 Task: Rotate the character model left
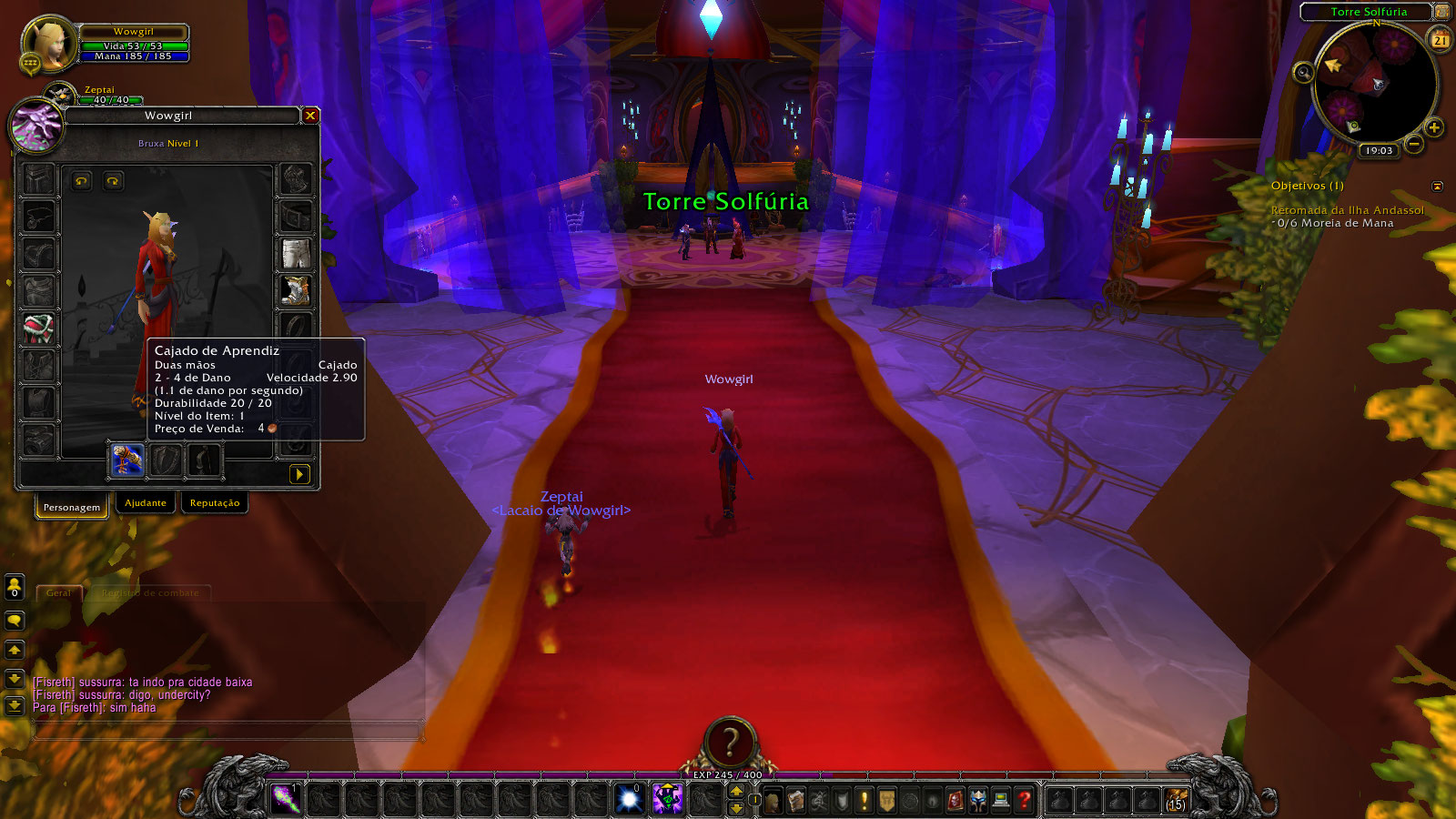82,181
